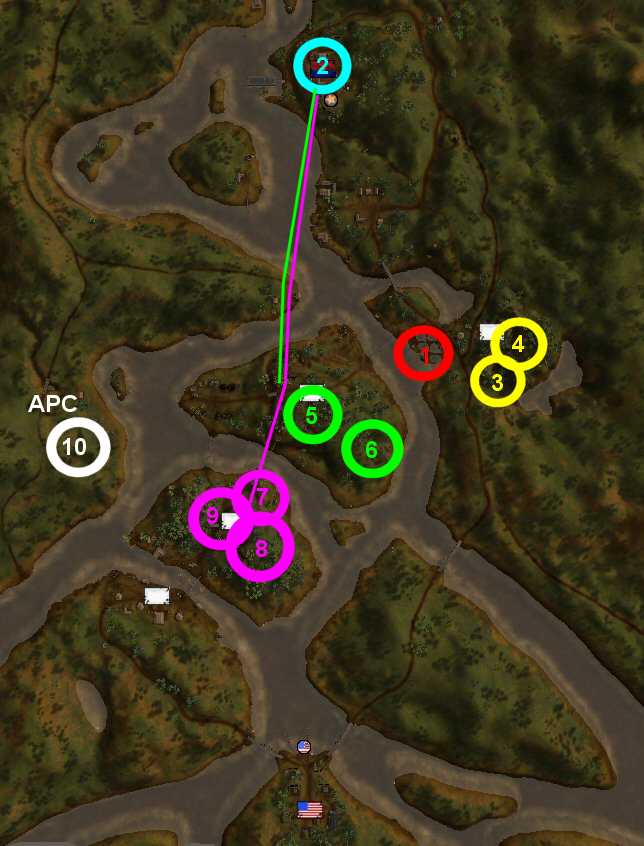
Task: Pick the green marker numbered 5
Action: [x=312, y=415]
